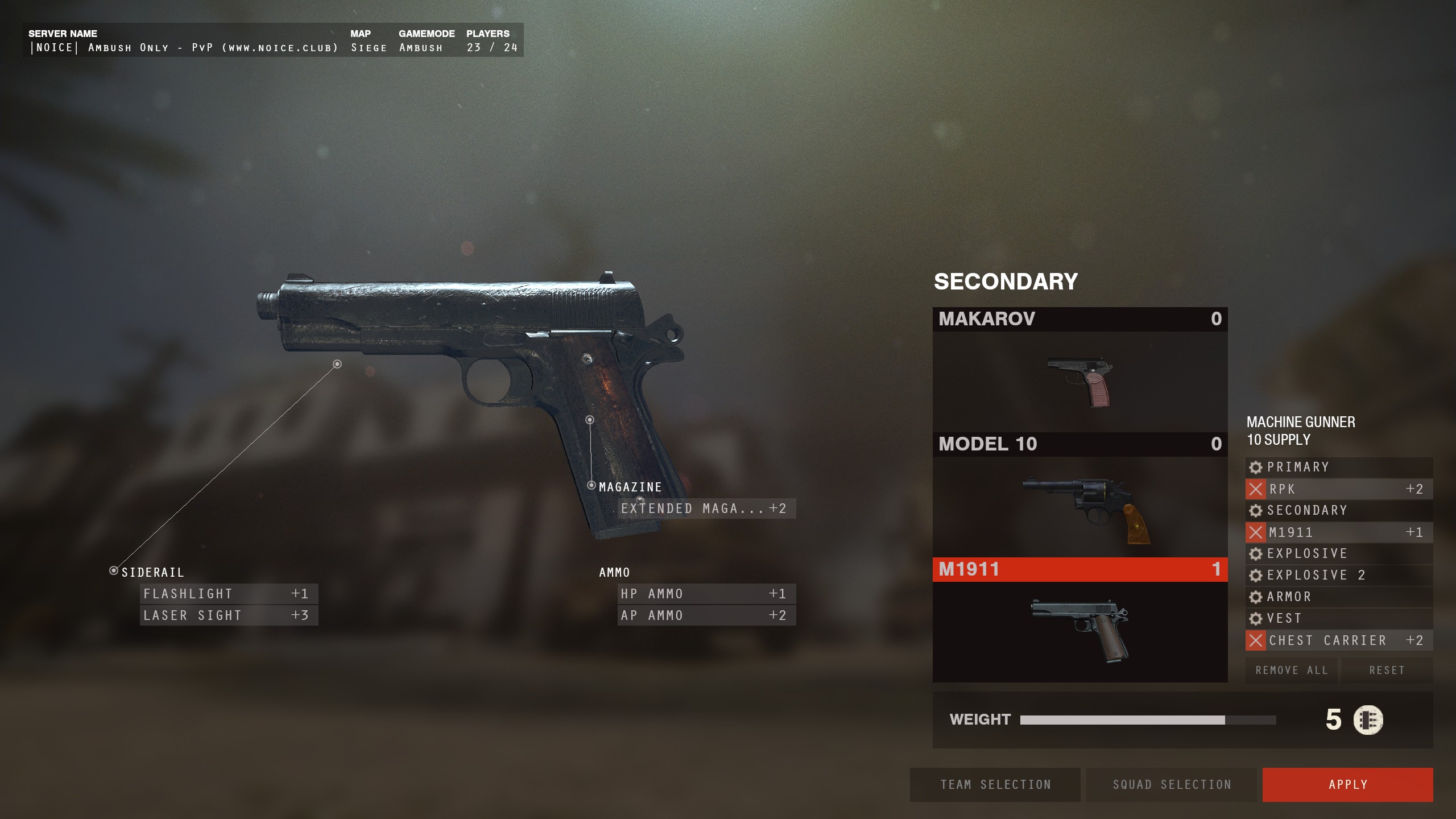Click Remove All loadout items

(x=1292, y=671)
